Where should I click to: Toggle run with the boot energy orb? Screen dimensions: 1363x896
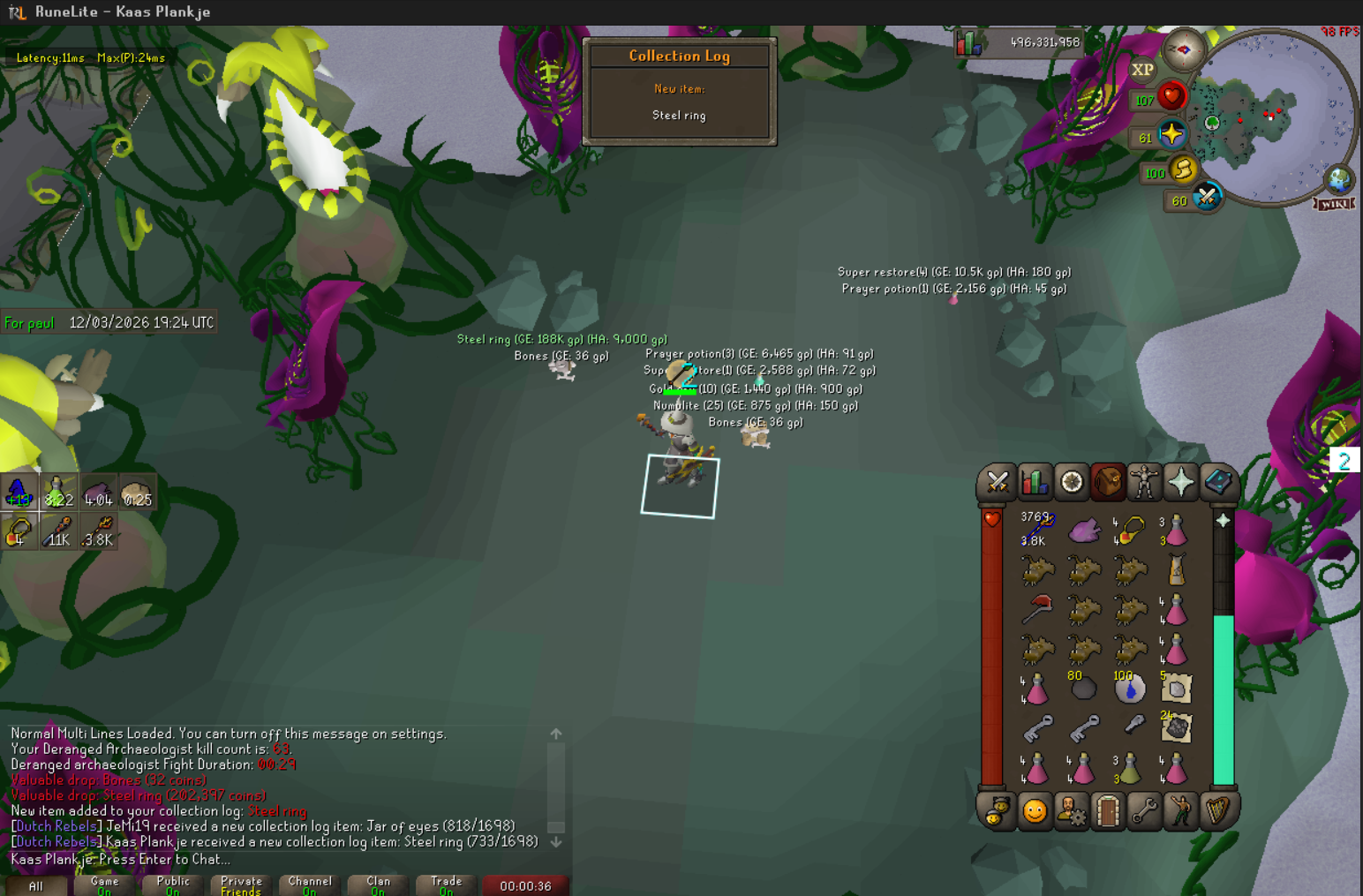[1183, 169]
